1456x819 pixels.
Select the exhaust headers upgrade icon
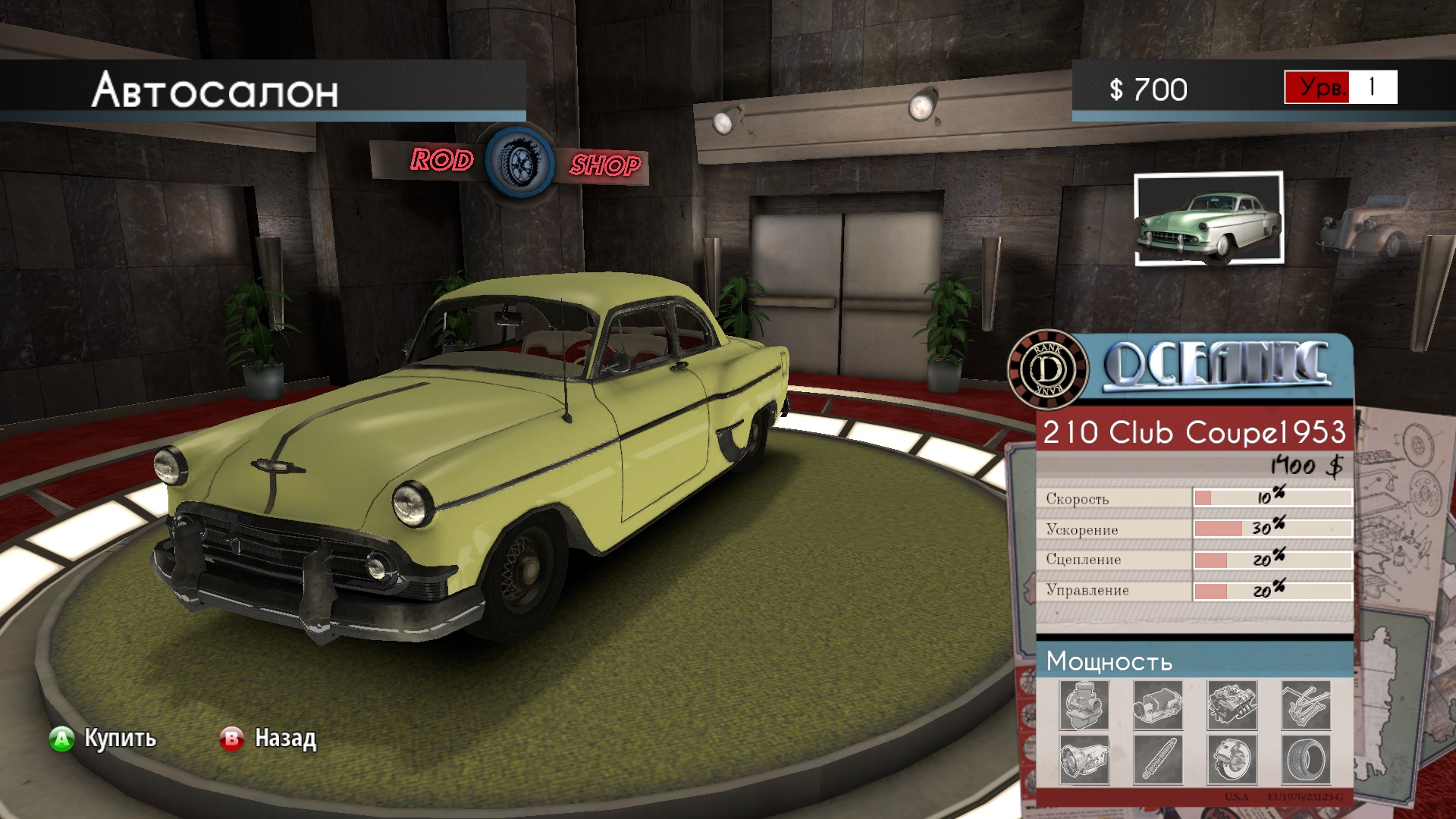pyautogui.click(x=1305, y=704)
